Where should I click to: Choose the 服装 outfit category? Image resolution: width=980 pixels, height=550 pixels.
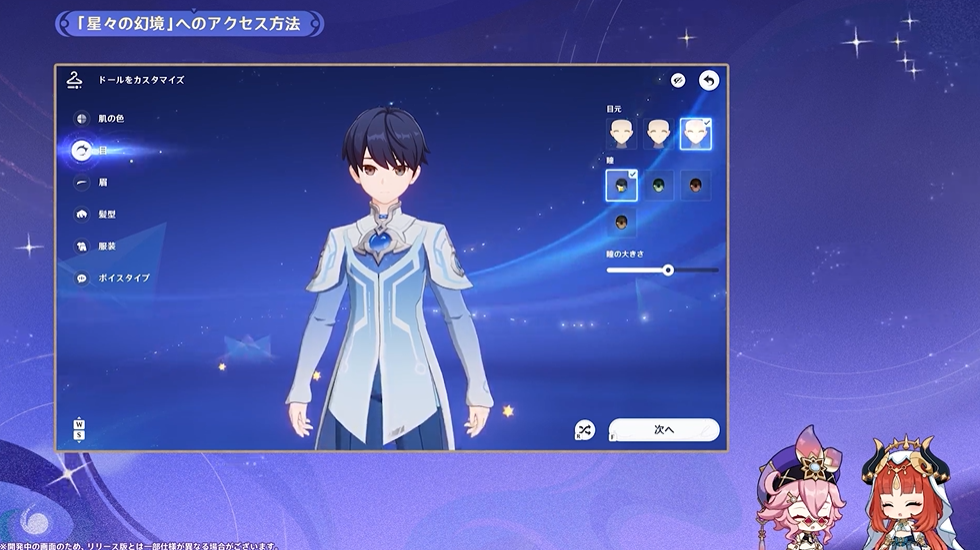pos(82,246)
